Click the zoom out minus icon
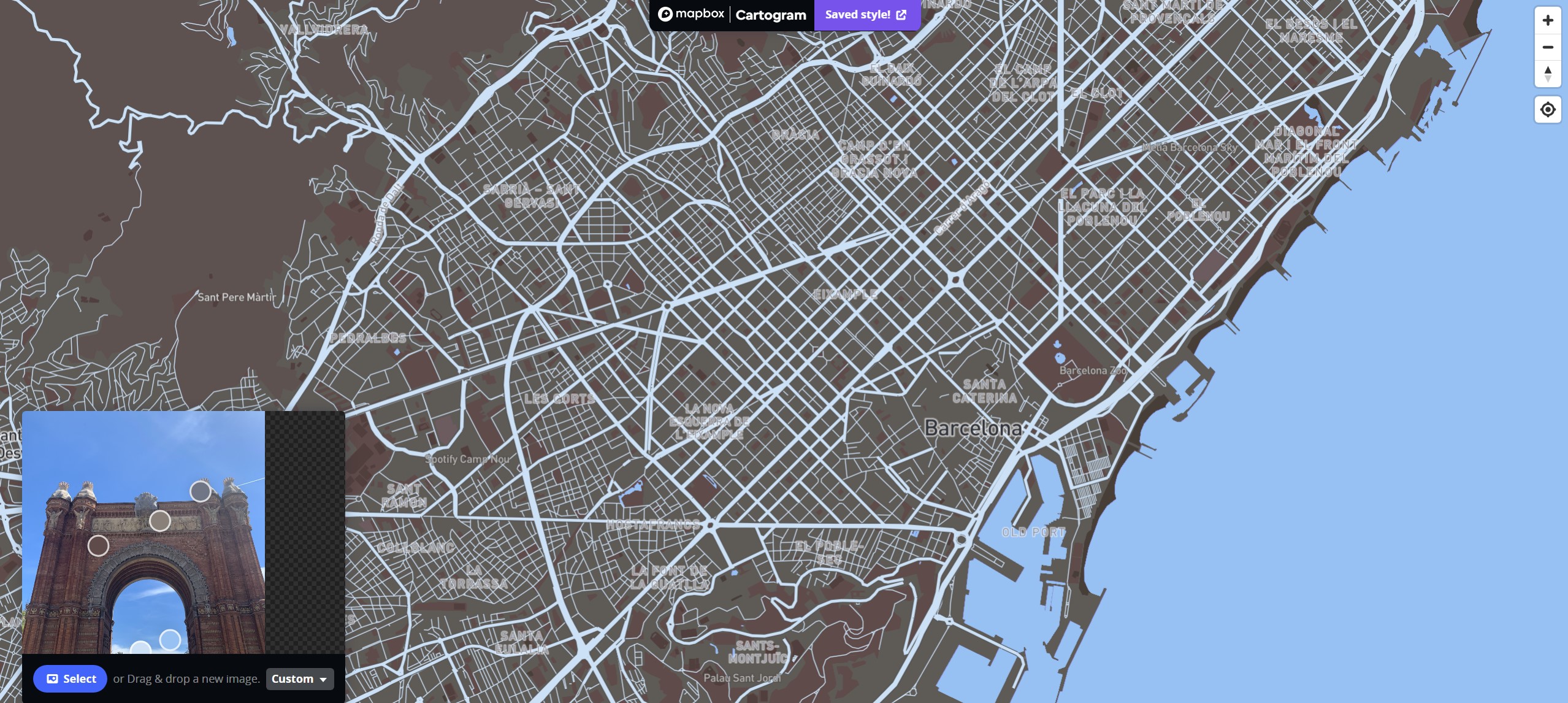Viewport: 1568px width, 703px height. click(1548, 47)
